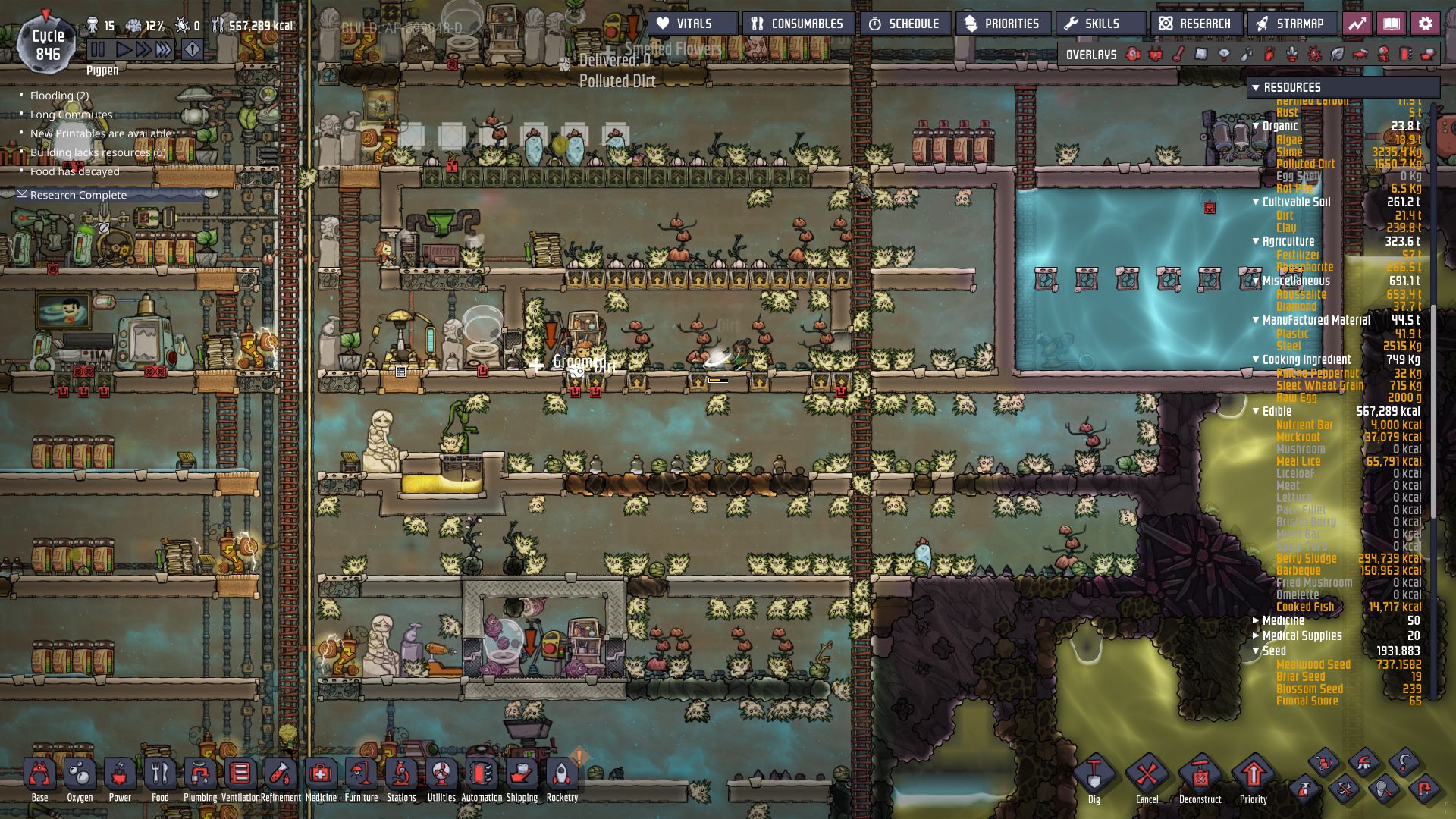The height and width of the screenshot is (819, 1456).
Task: Open the Temperature overlay
Action: coord(1178,54)
